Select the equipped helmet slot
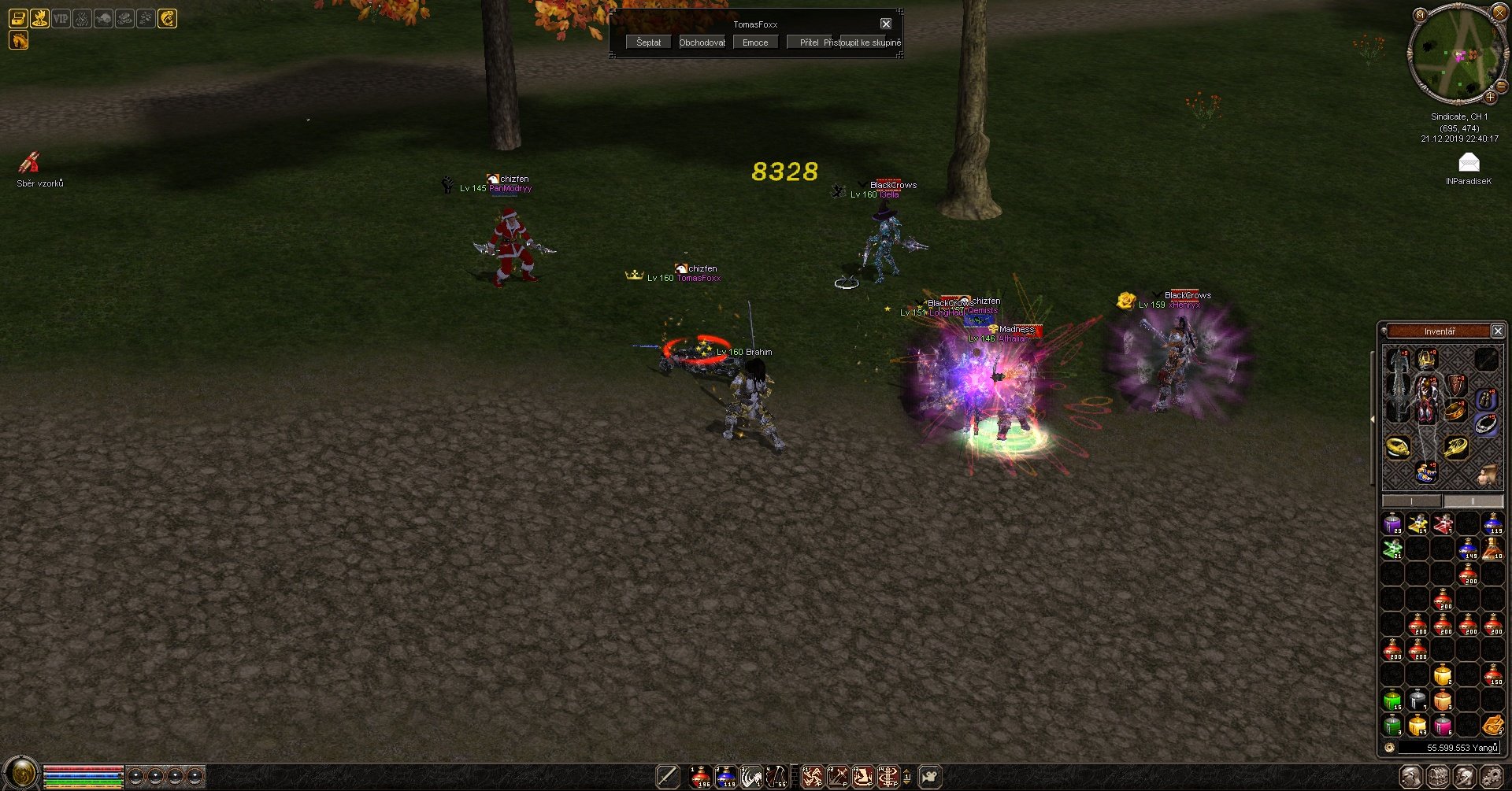This screenshot has height=791, width=1512. [x=1427, y=360]
